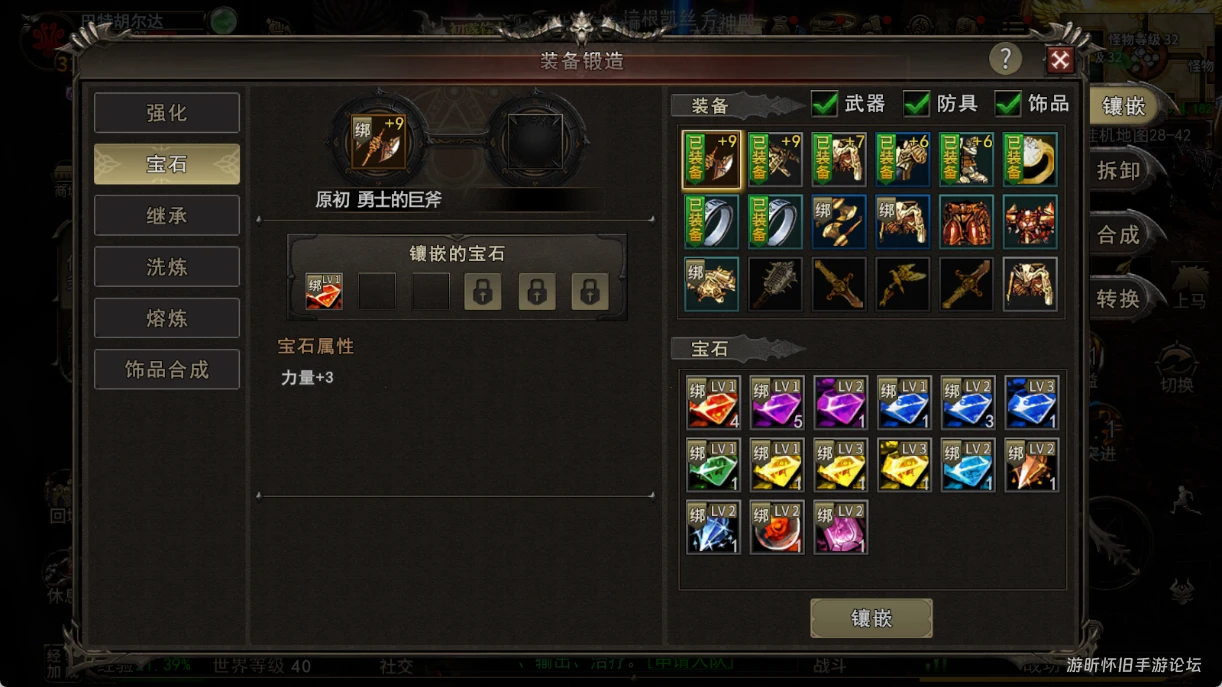Switch to the 拆卸 side tab

[x=1119, y=171]
